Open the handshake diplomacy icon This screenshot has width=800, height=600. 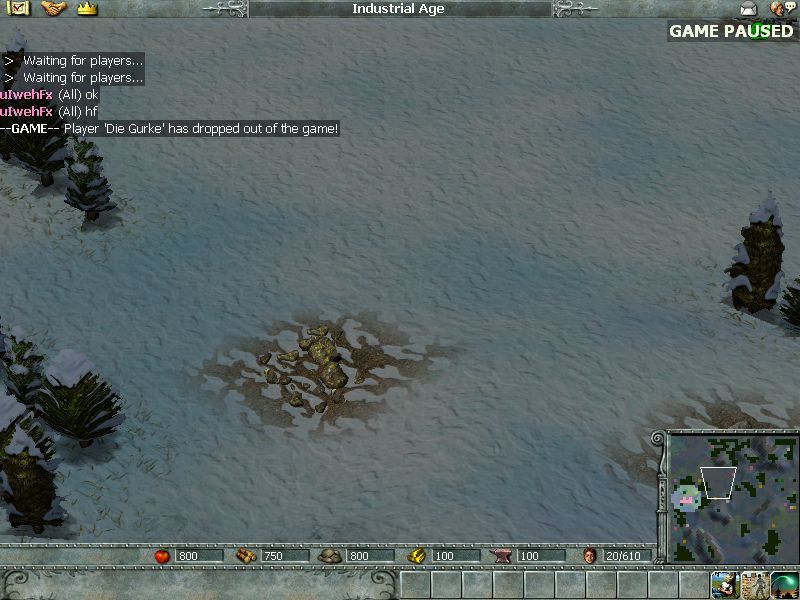tap(52, 9)
